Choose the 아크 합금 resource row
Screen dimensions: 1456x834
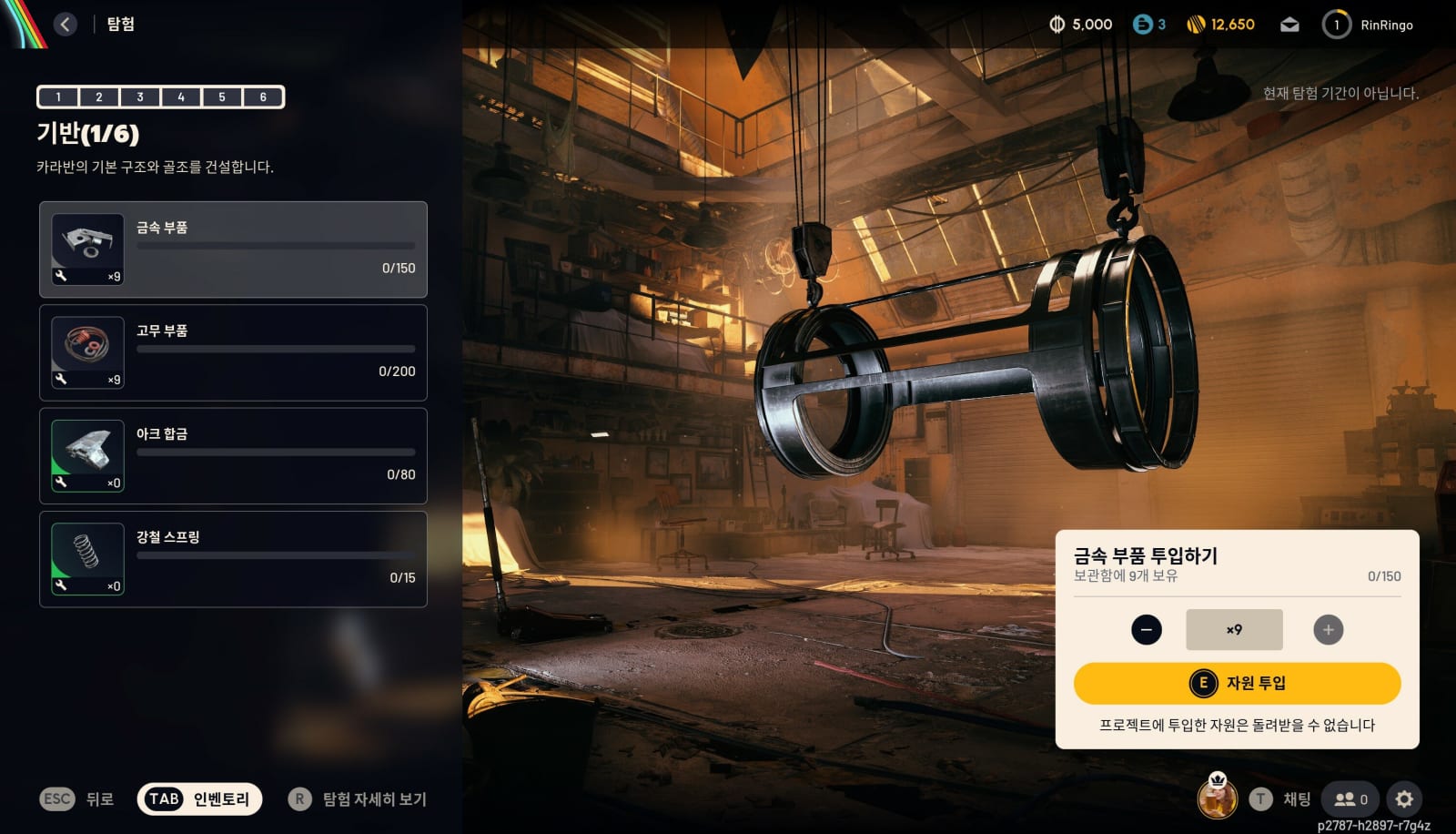point(233,456)
